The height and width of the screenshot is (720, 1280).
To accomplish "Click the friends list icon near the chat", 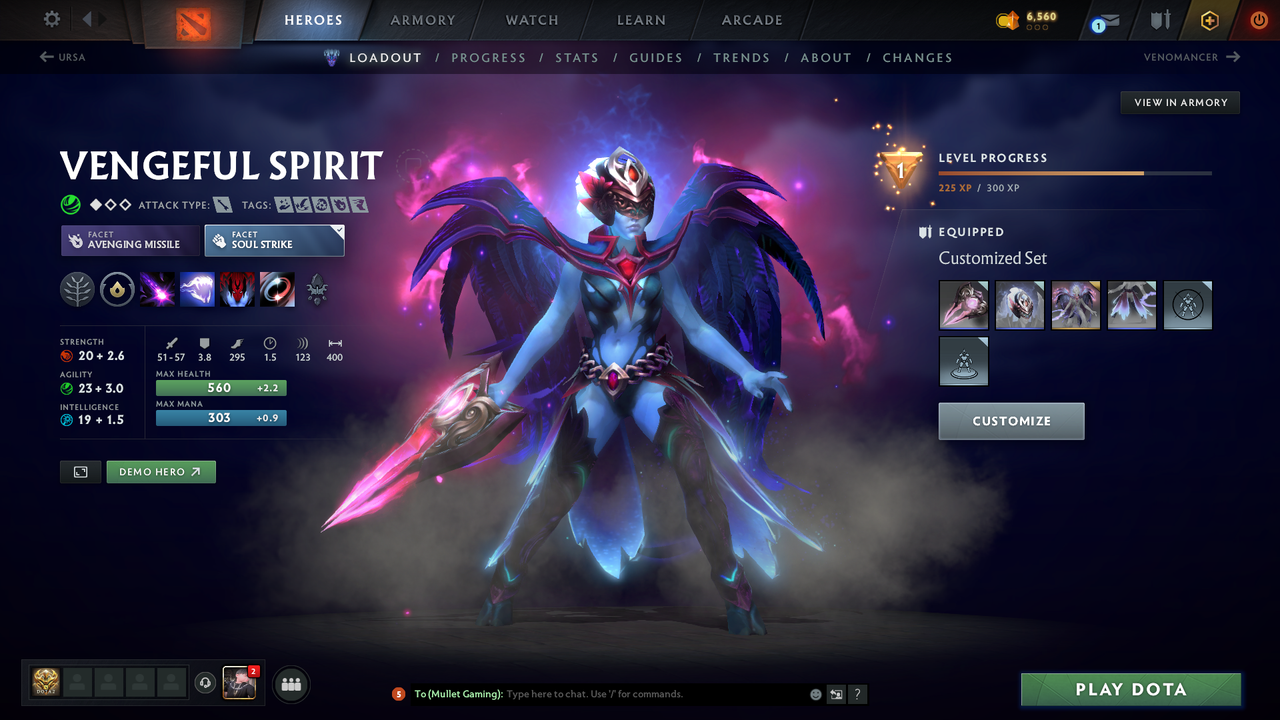I will point(290,684).
